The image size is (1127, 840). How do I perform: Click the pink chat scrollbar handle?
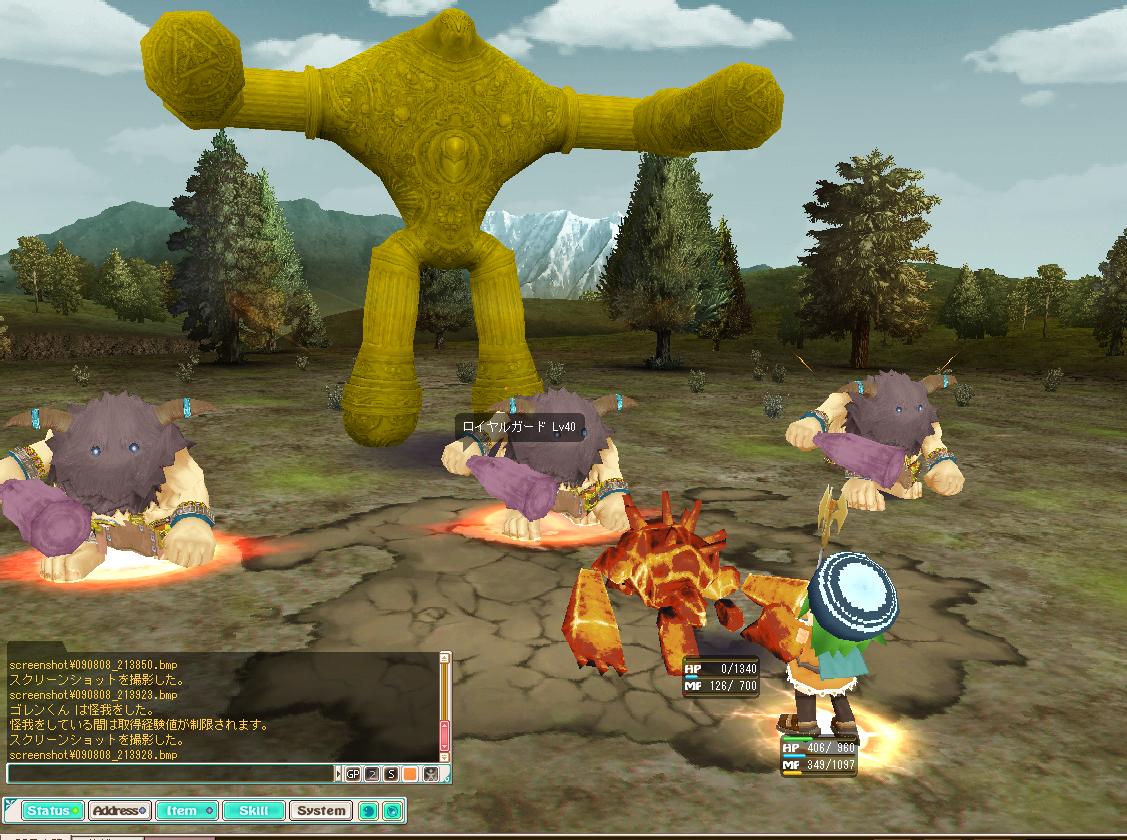coord(445,736)
